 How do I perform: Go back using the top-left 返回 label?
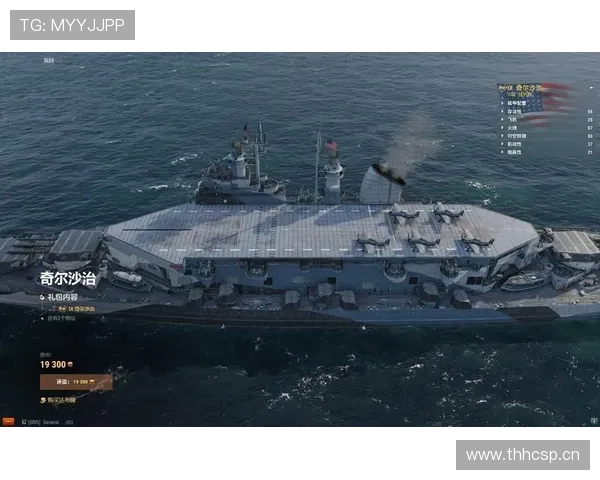[x=49, y=60]
